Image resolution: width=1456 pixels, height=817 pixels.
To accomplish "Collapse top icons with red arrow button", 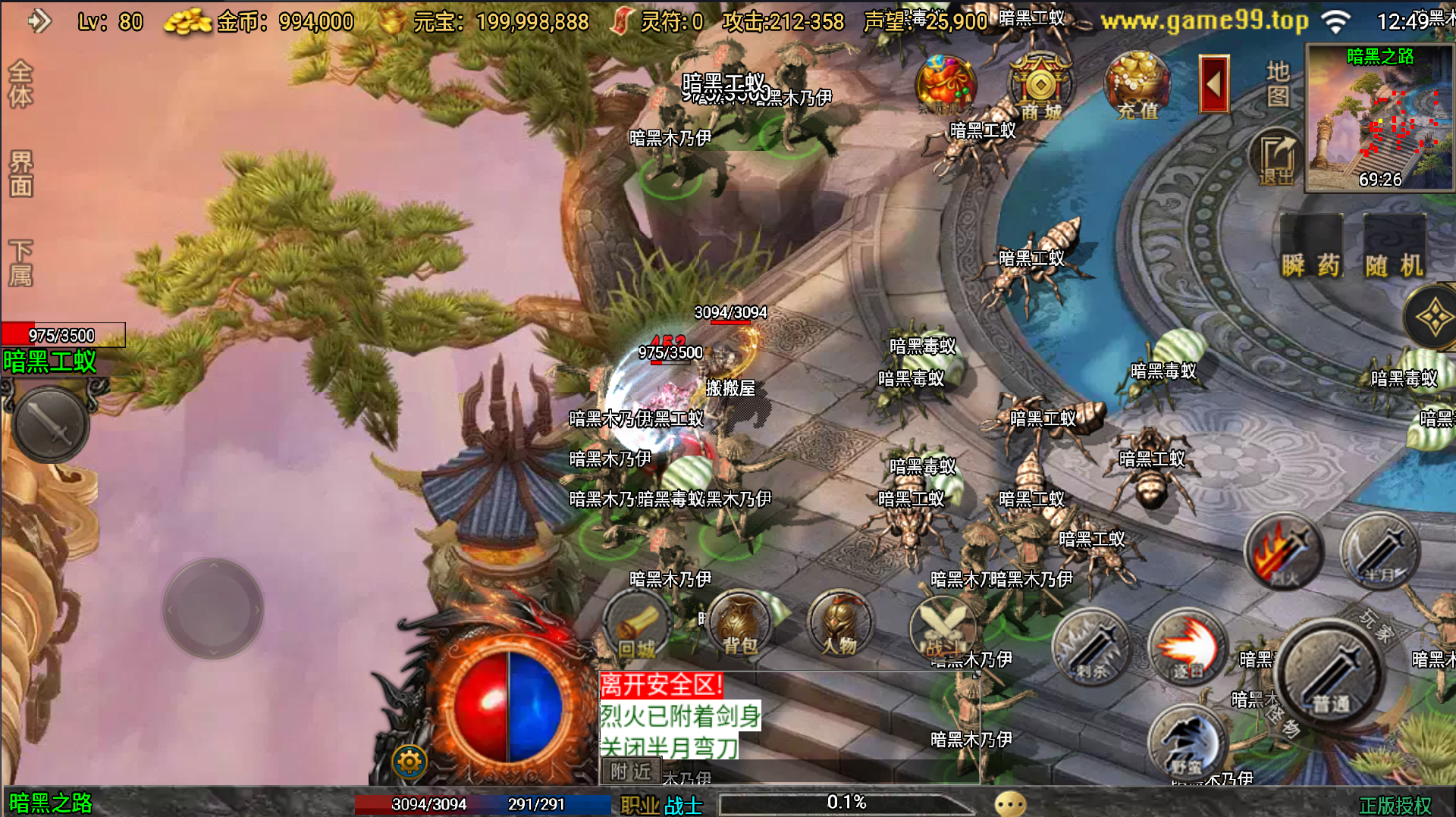I will (x=1213, y=84).
